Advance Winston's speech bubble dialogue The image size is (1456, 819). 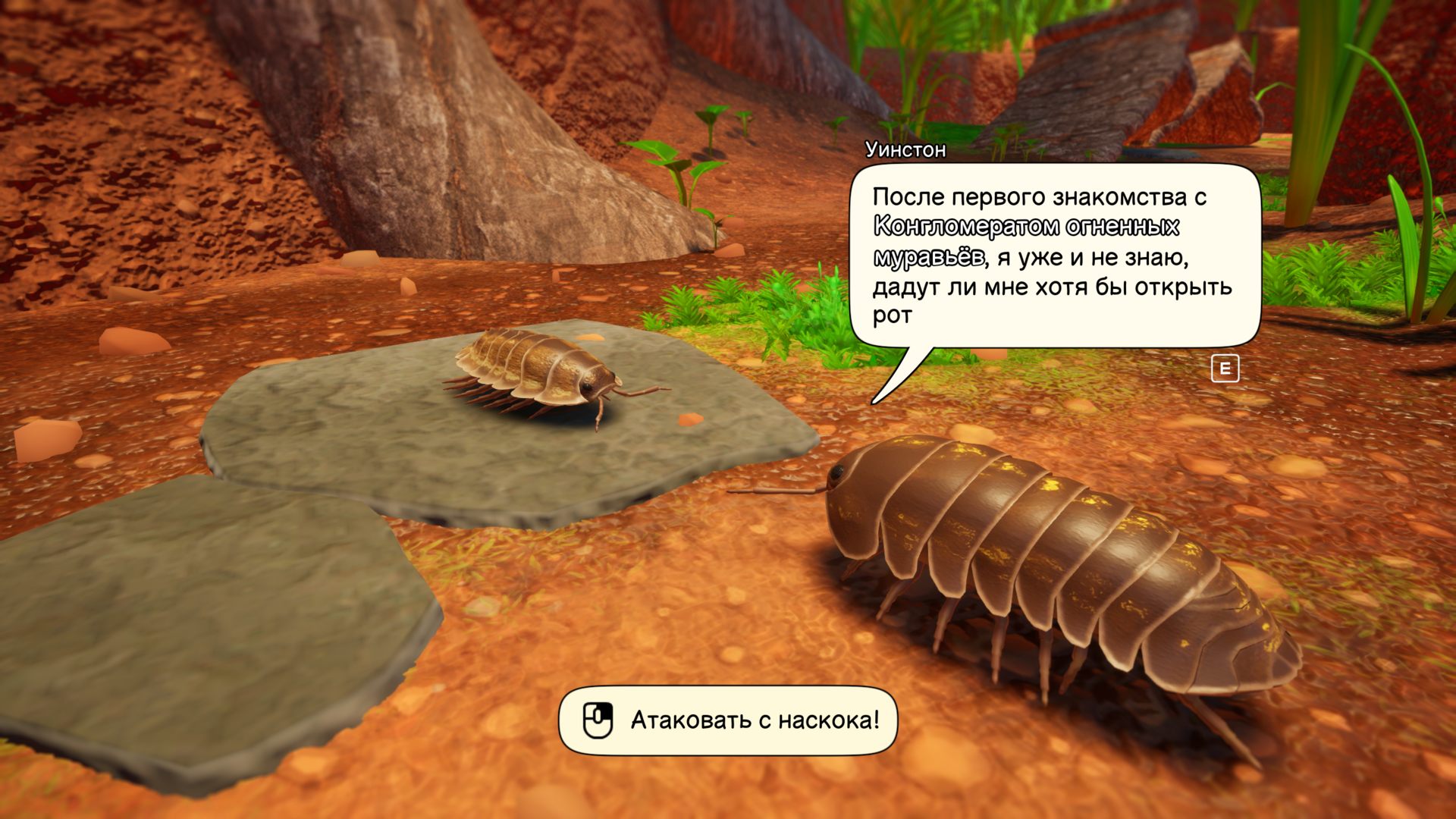1225,369
